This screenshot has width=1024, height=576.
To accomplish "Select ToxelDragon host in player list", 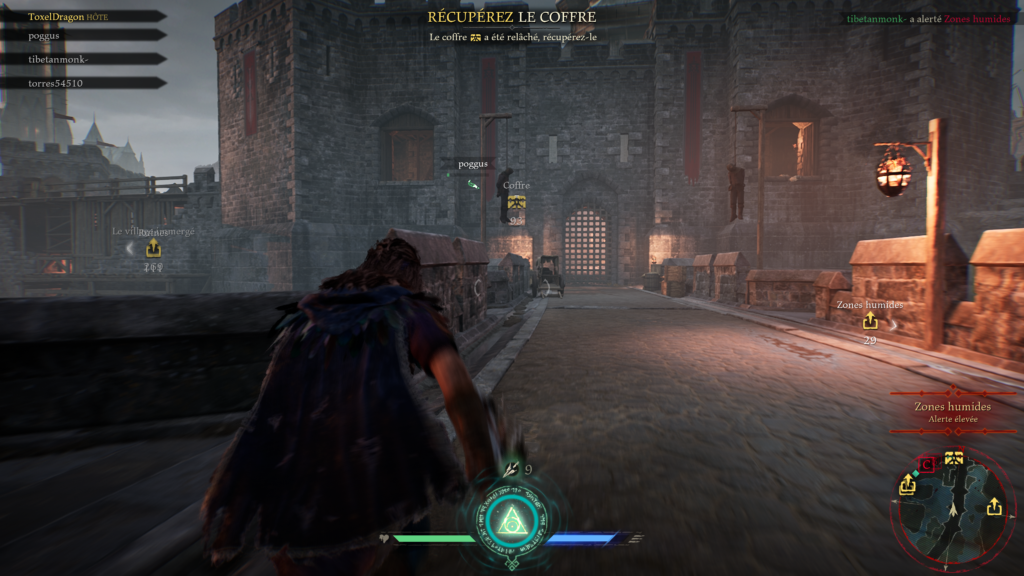I will (x=68, y=16).
